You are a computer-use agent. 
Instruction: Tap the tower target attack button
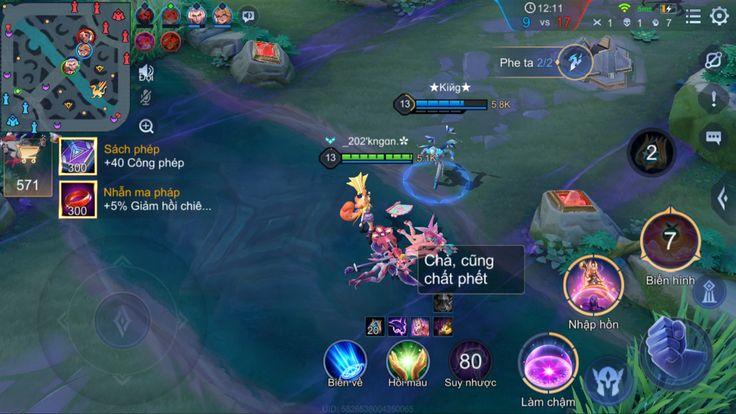click(x=709, y=292)
